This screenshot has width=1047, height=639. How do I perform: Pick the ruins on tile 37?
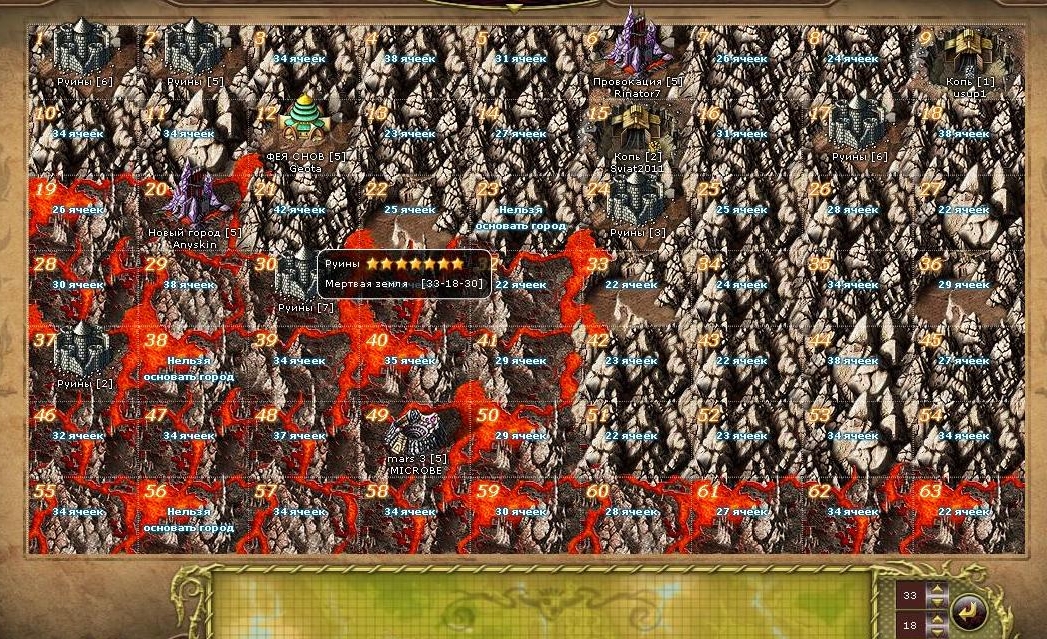coord(84,352)
